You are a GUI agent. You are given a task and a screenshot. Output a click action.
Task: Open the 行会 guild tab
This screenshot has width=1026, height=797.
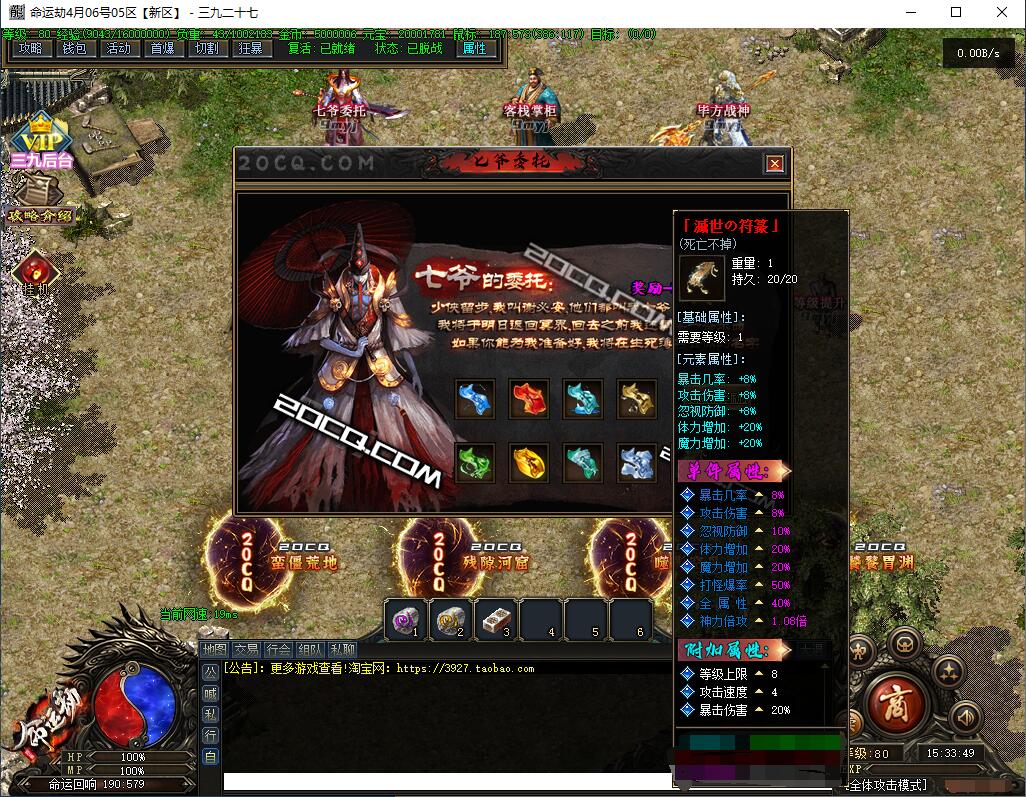278,650
